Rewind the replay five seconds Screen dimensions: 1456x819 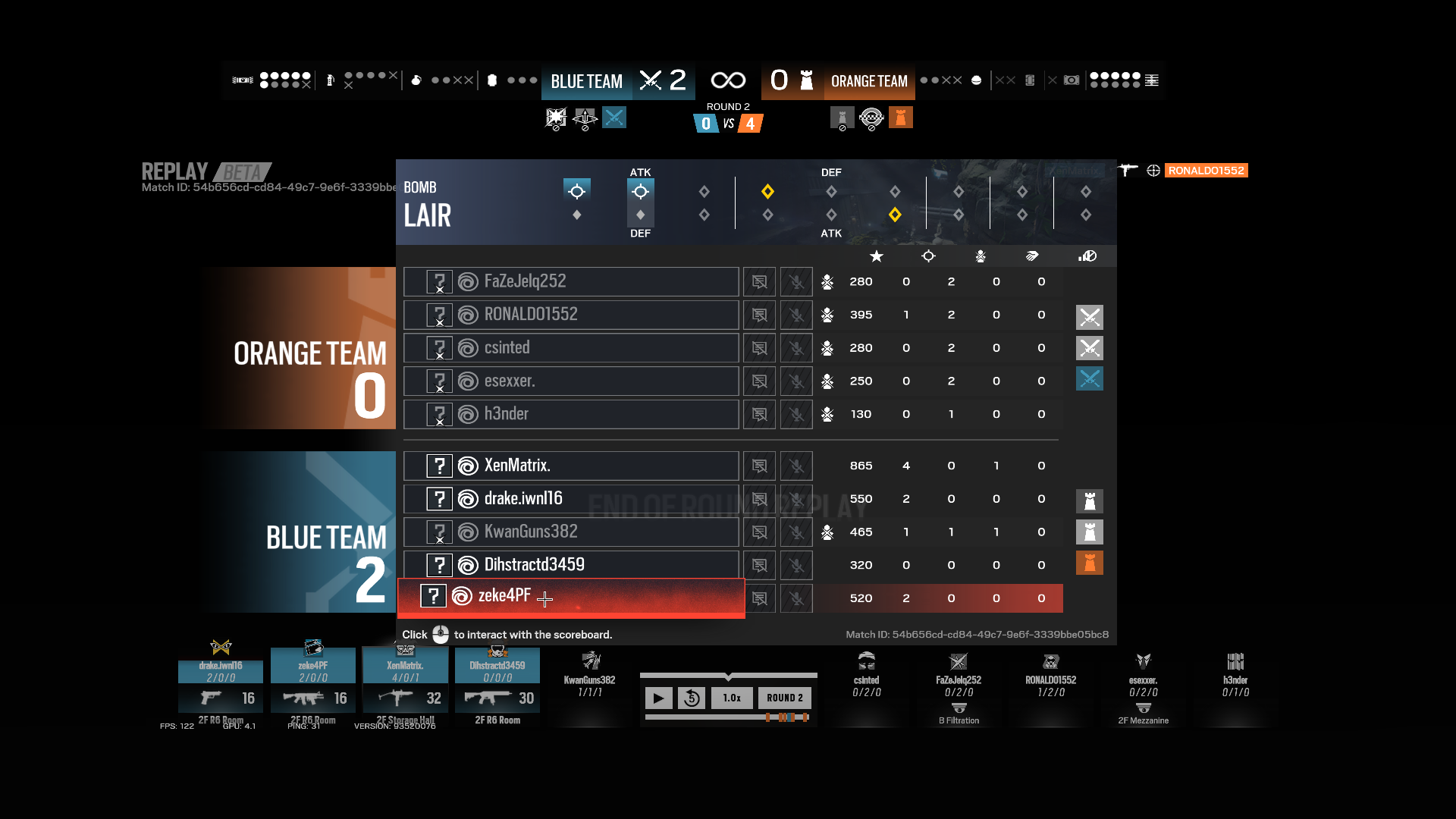click(692, 698)
